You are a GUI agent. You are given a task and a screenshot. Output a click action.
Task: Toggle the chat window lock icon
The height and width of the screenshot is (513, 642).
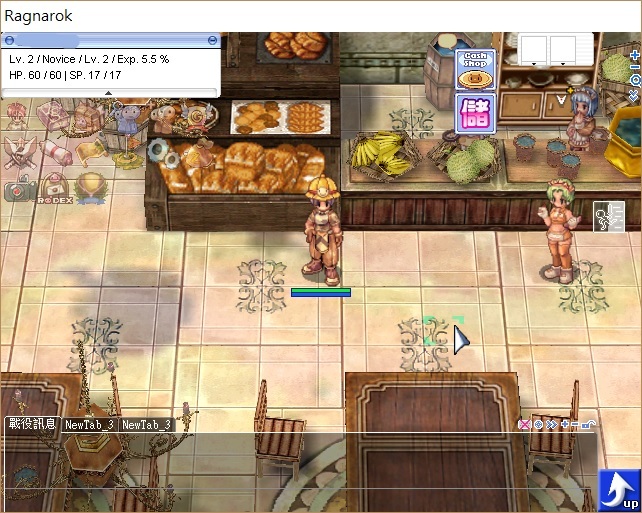click(590, 425)
